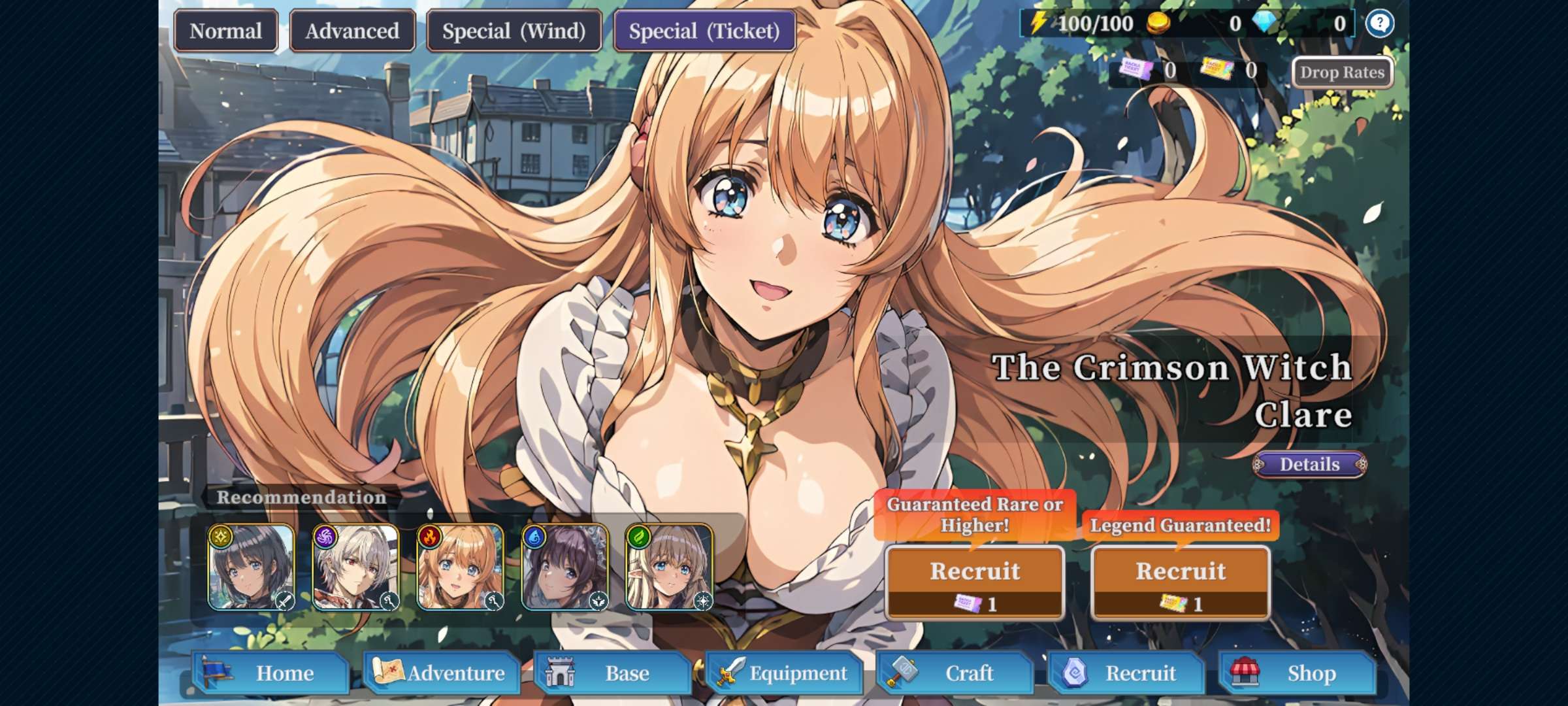Screen dimensions: 1568x706
Task: Open the Craft menu
Action: [x=955, y=673]
